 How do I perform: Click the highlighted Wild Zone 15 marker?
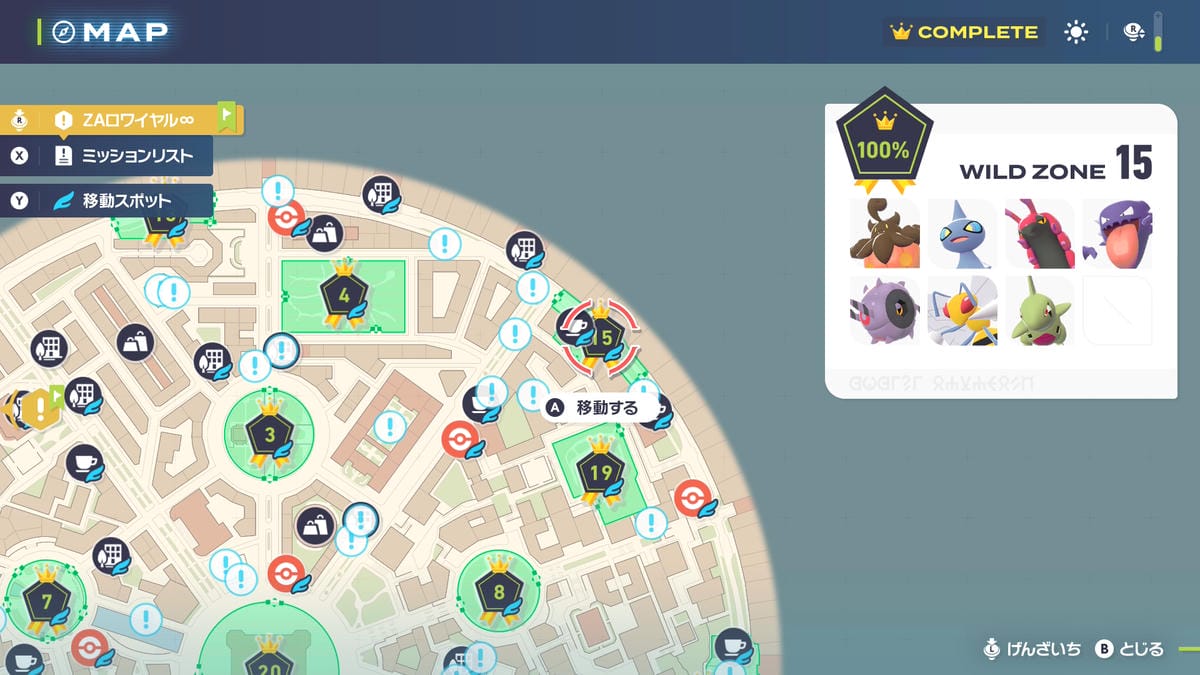pyautogui.click(x=601, y=338)
